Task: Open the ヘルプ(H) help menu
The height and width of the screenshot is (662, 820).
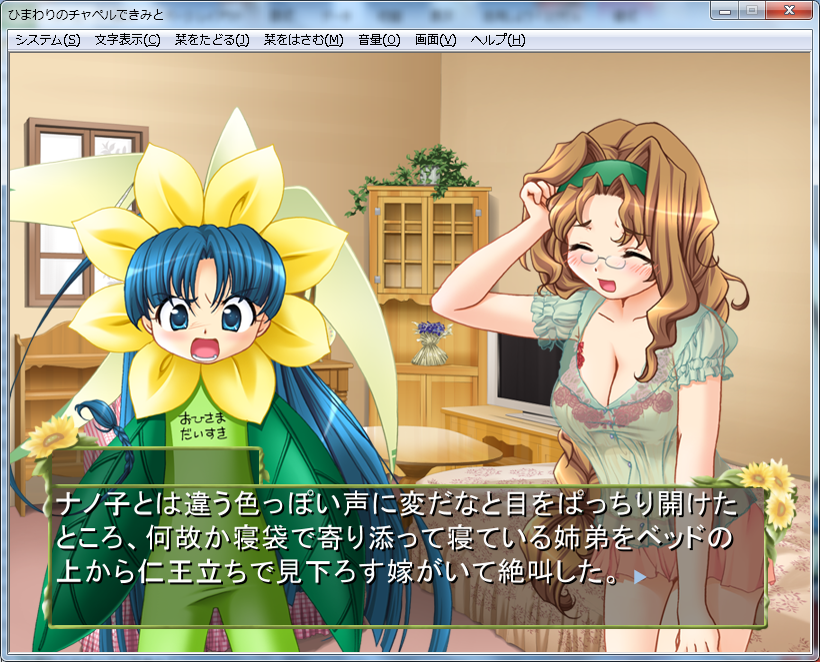Action: pos(497,40)
